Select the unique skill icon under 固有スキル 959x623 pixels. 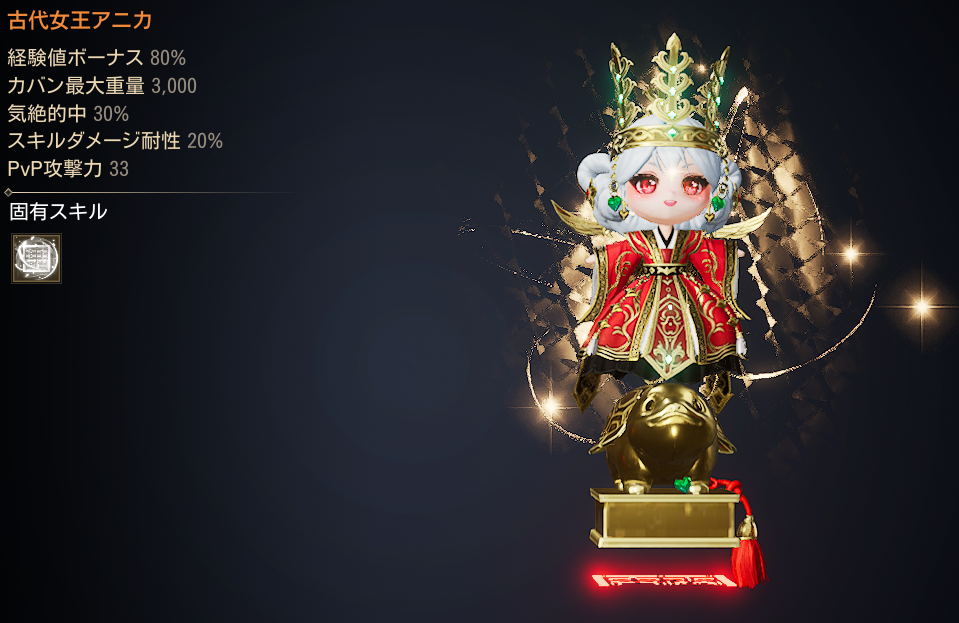click(36, 259)
